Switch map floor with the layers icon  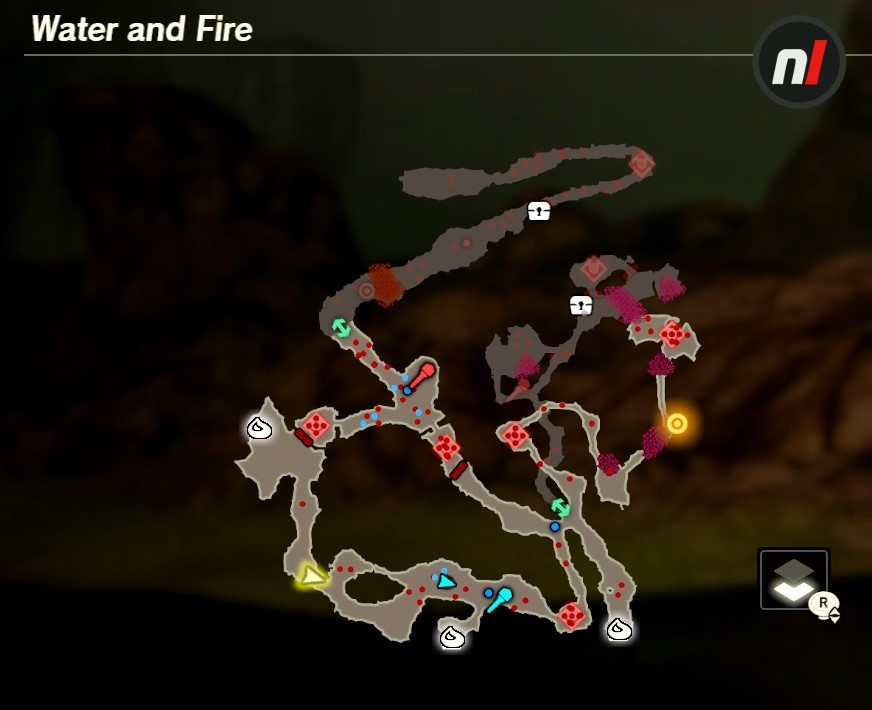click(x=793, y=579)
